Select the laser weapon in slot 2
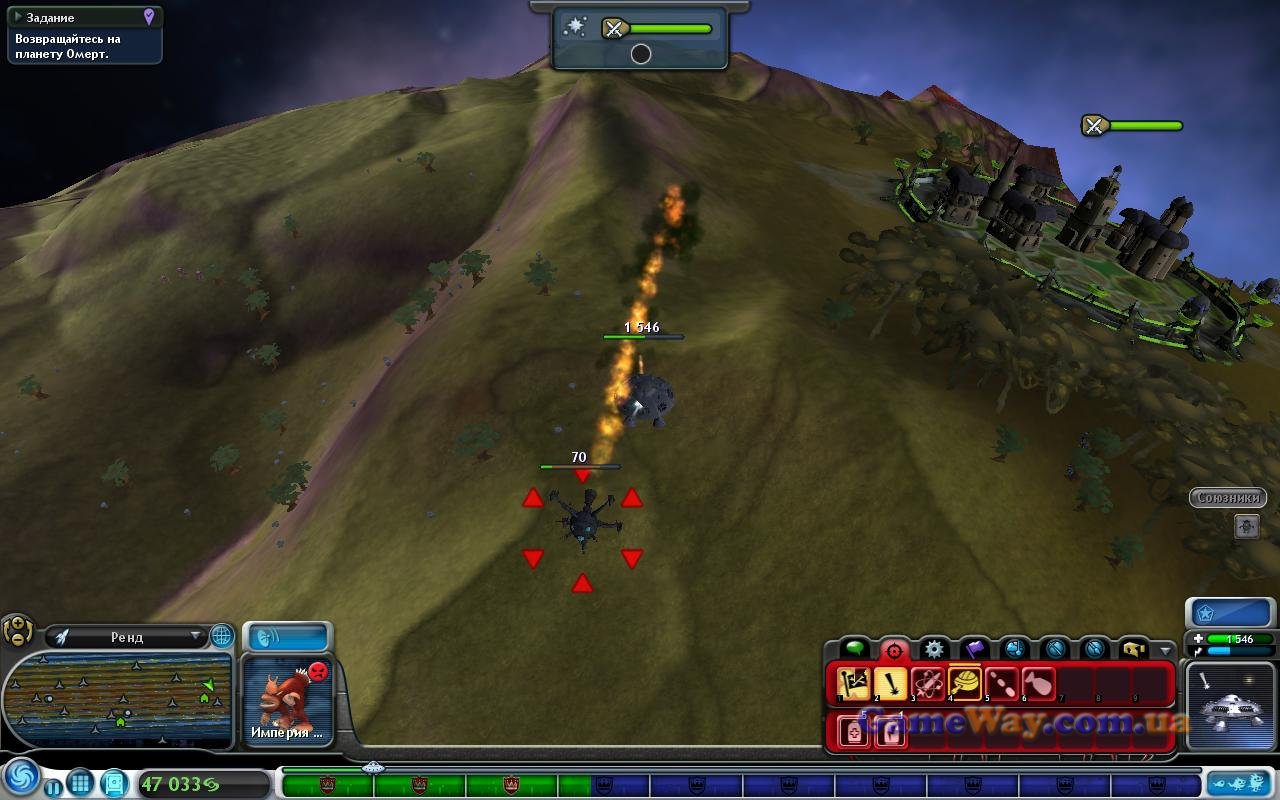1280x800 pixels. pos(890,684)
